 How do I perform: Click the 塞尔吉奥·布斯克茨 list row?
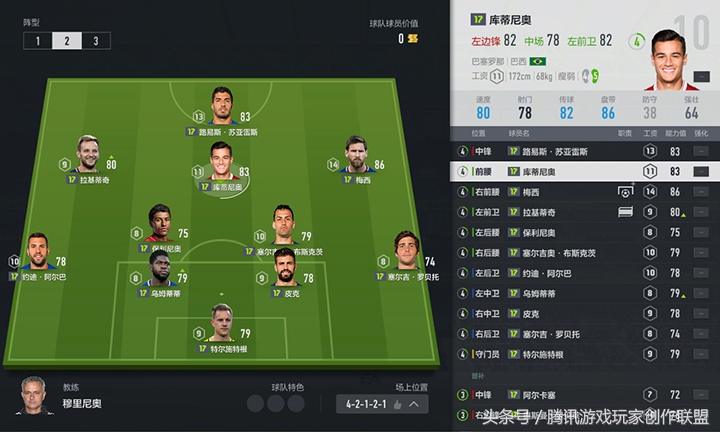click(x=585, y=252)
